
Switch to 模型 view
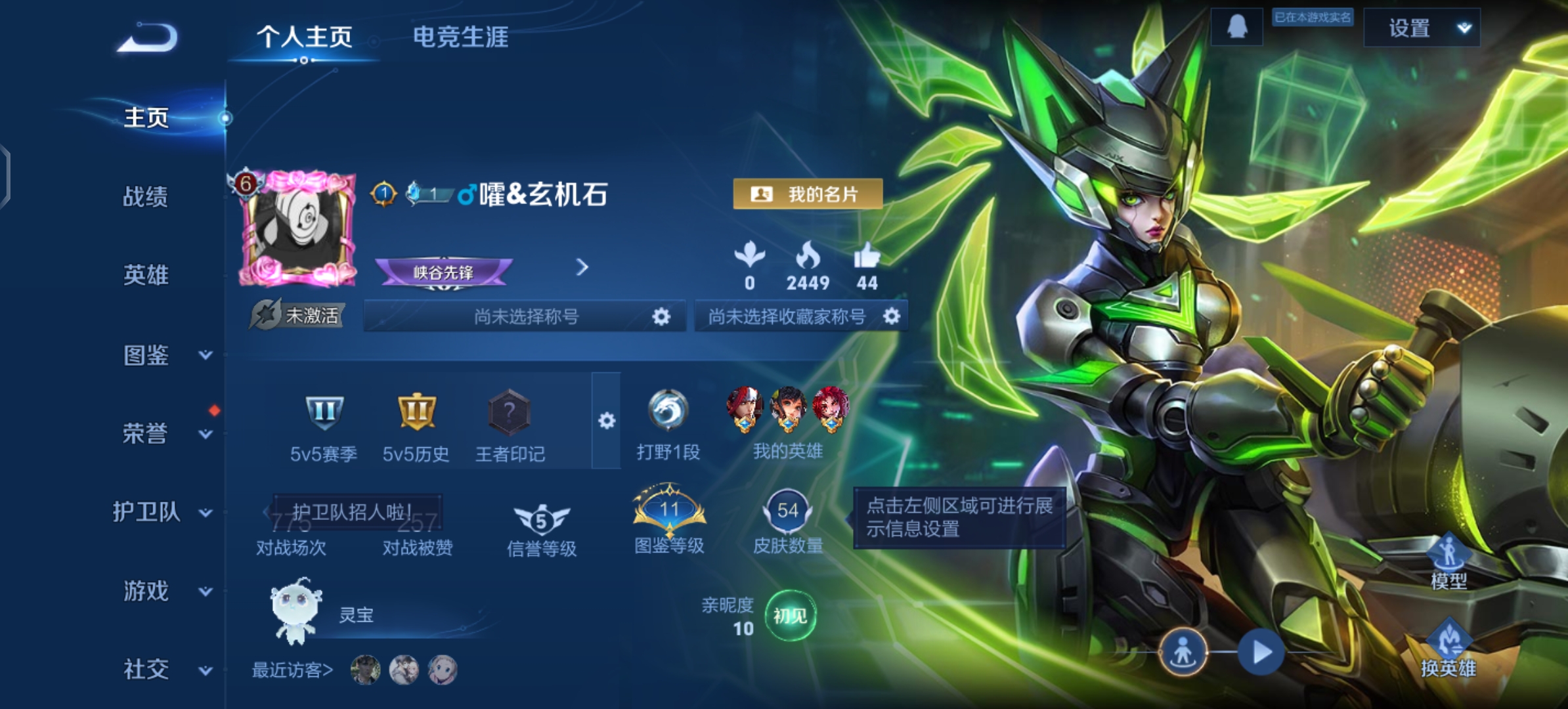point(1448,561)
